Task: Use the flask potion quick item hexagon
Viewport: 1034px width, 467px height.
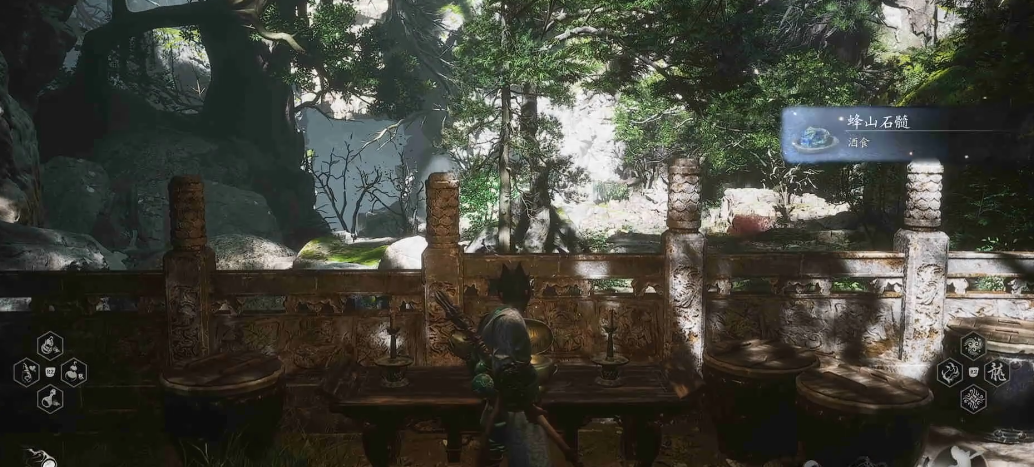Action: [50, 399]
